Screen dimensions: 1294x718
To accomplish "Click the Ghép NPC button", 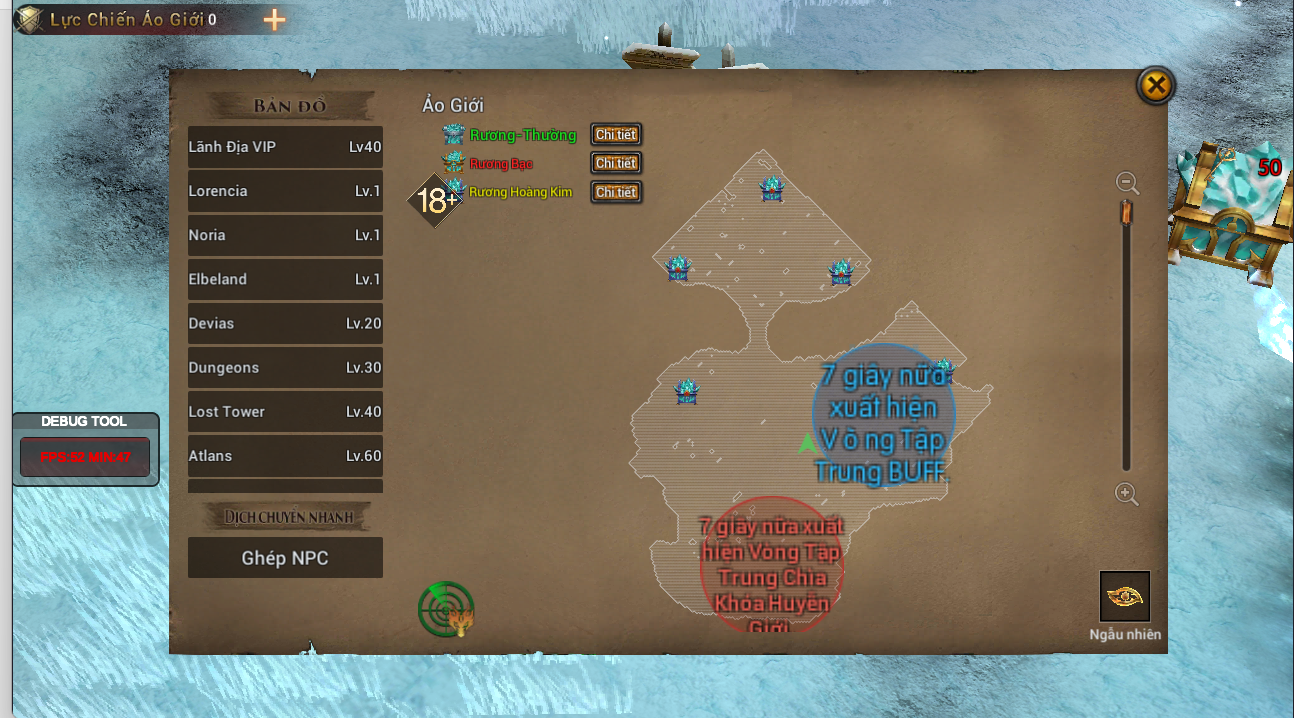I will (x=285, y=558).
